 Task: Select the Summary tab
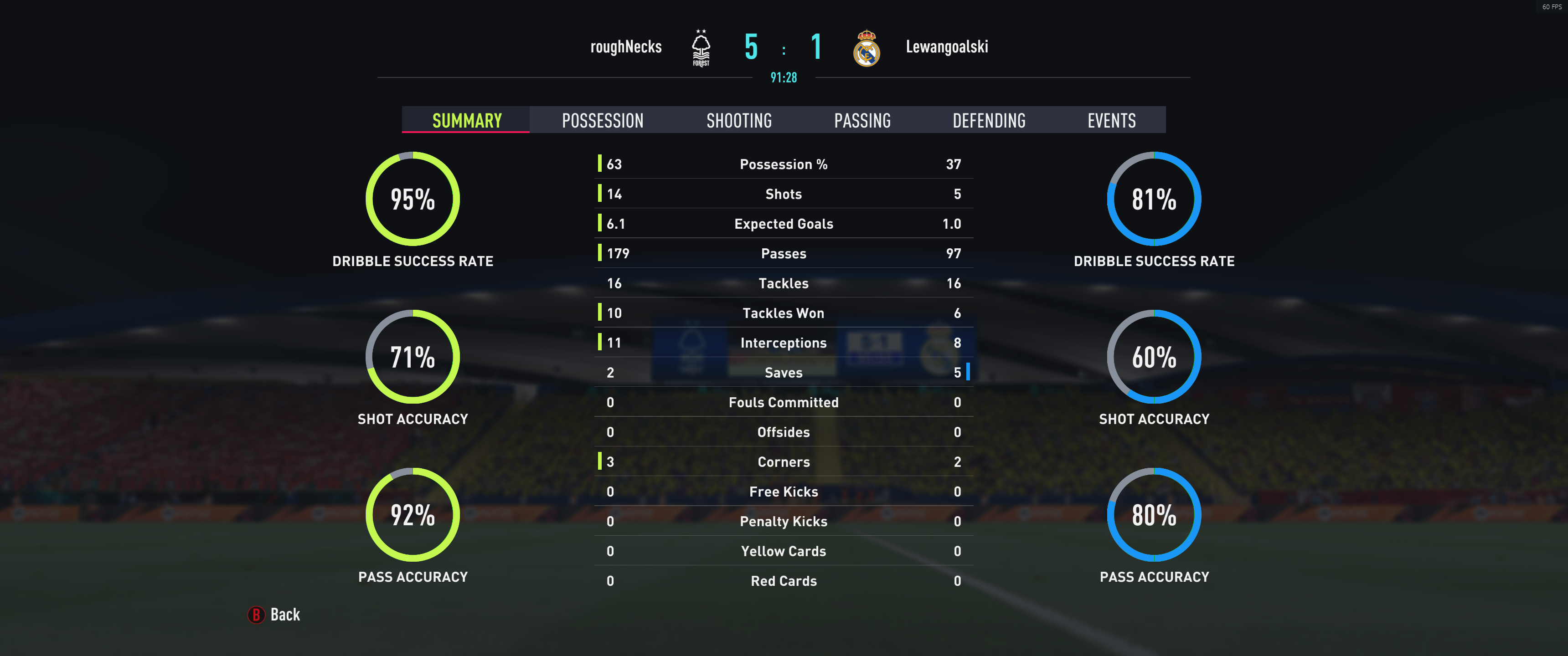click(467, 120)
